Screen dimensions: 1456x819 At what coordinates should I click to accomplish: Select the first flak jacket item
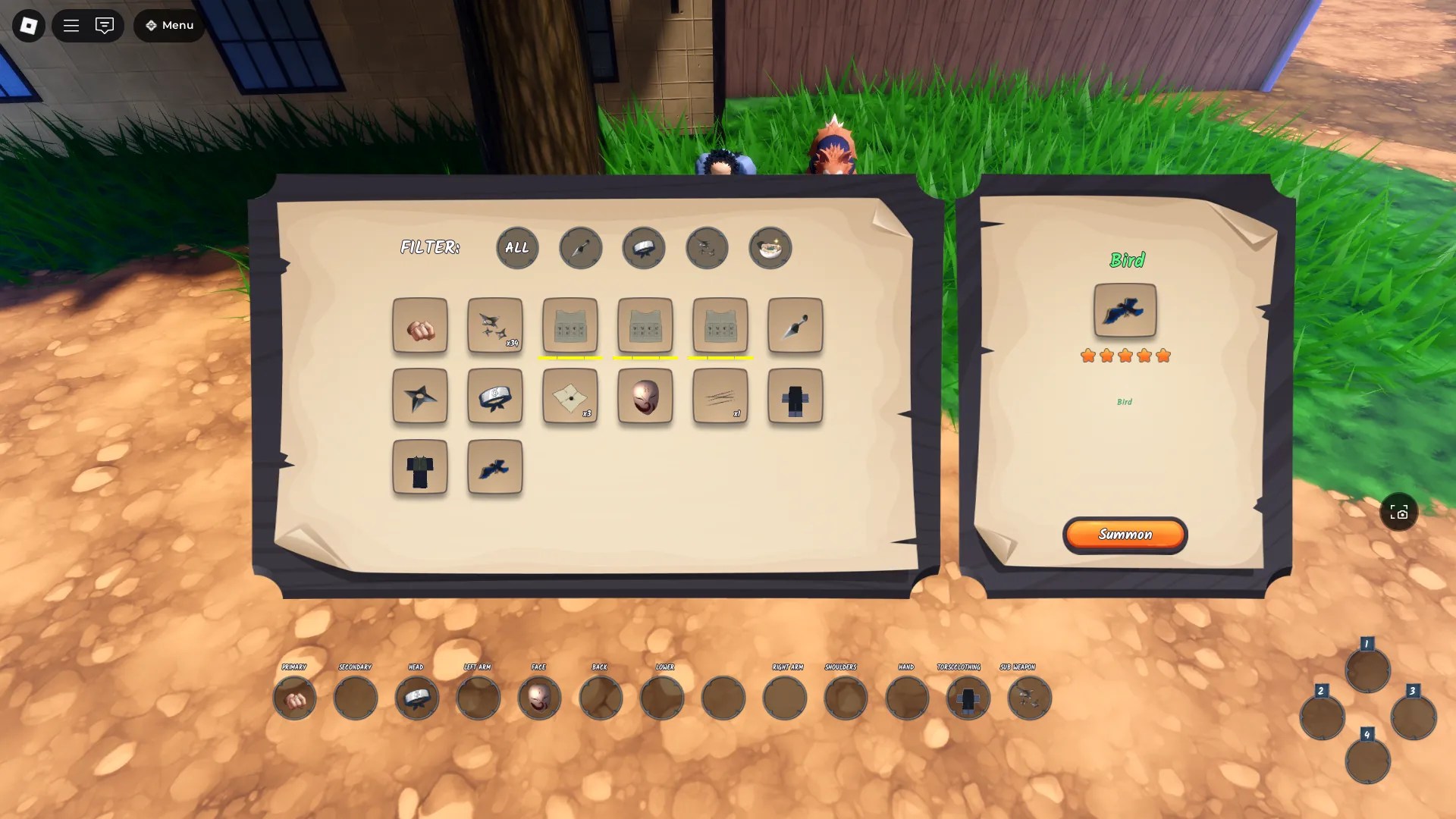coord(570,326)
